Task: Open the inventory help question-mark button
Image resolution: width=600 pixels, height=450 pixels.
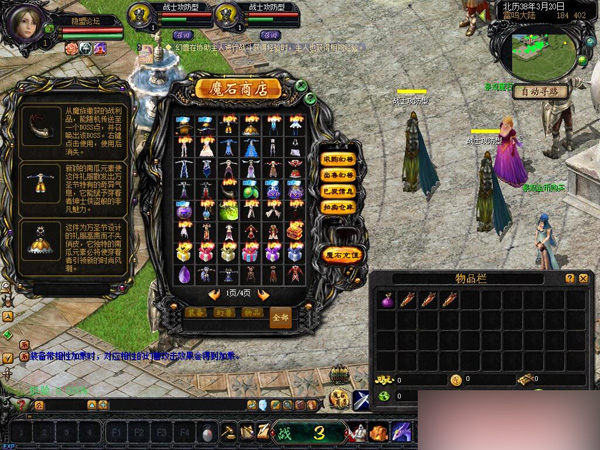Action: point(570,278)
